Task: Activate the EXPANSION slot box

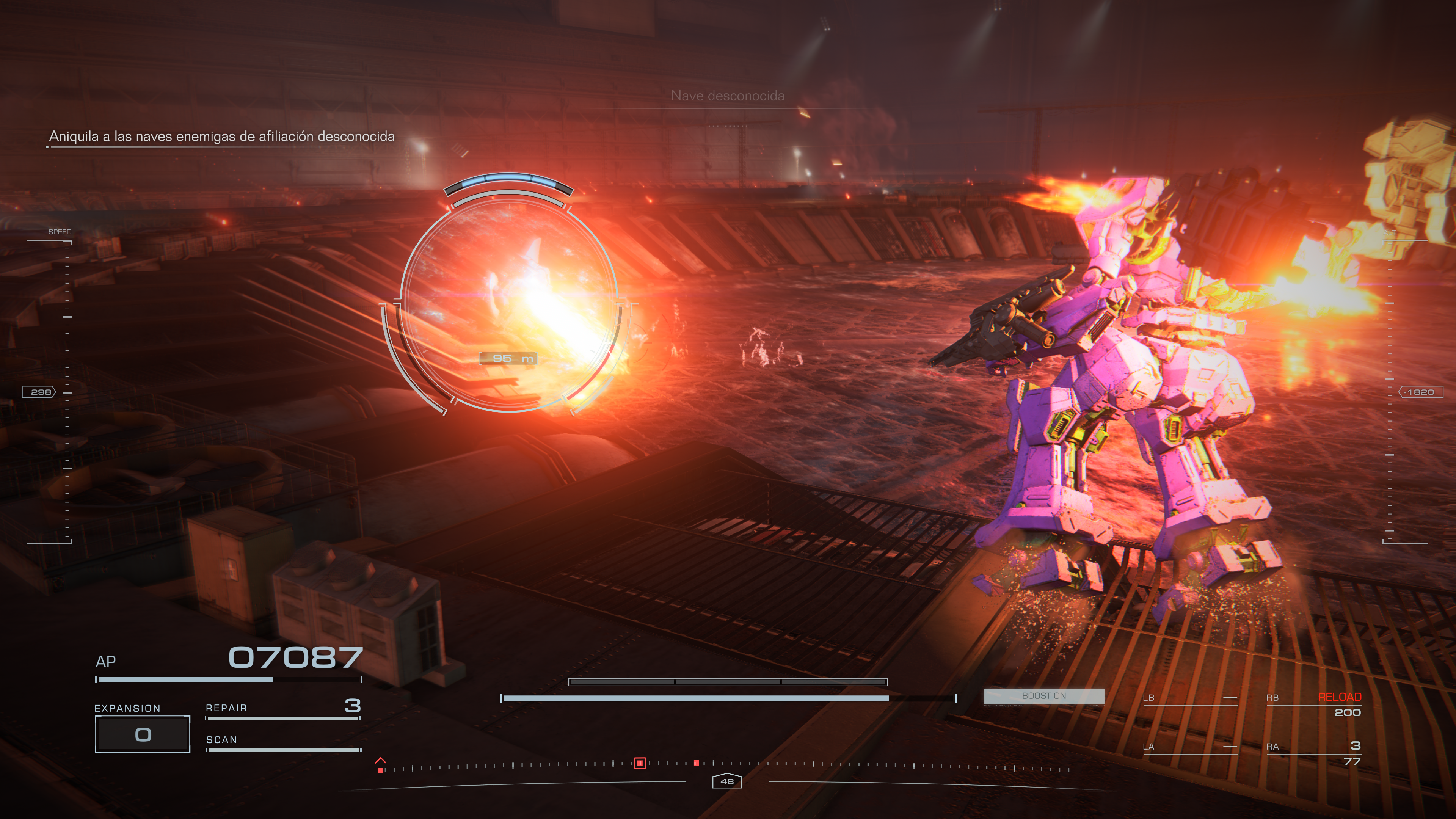Action: [143, 734]
